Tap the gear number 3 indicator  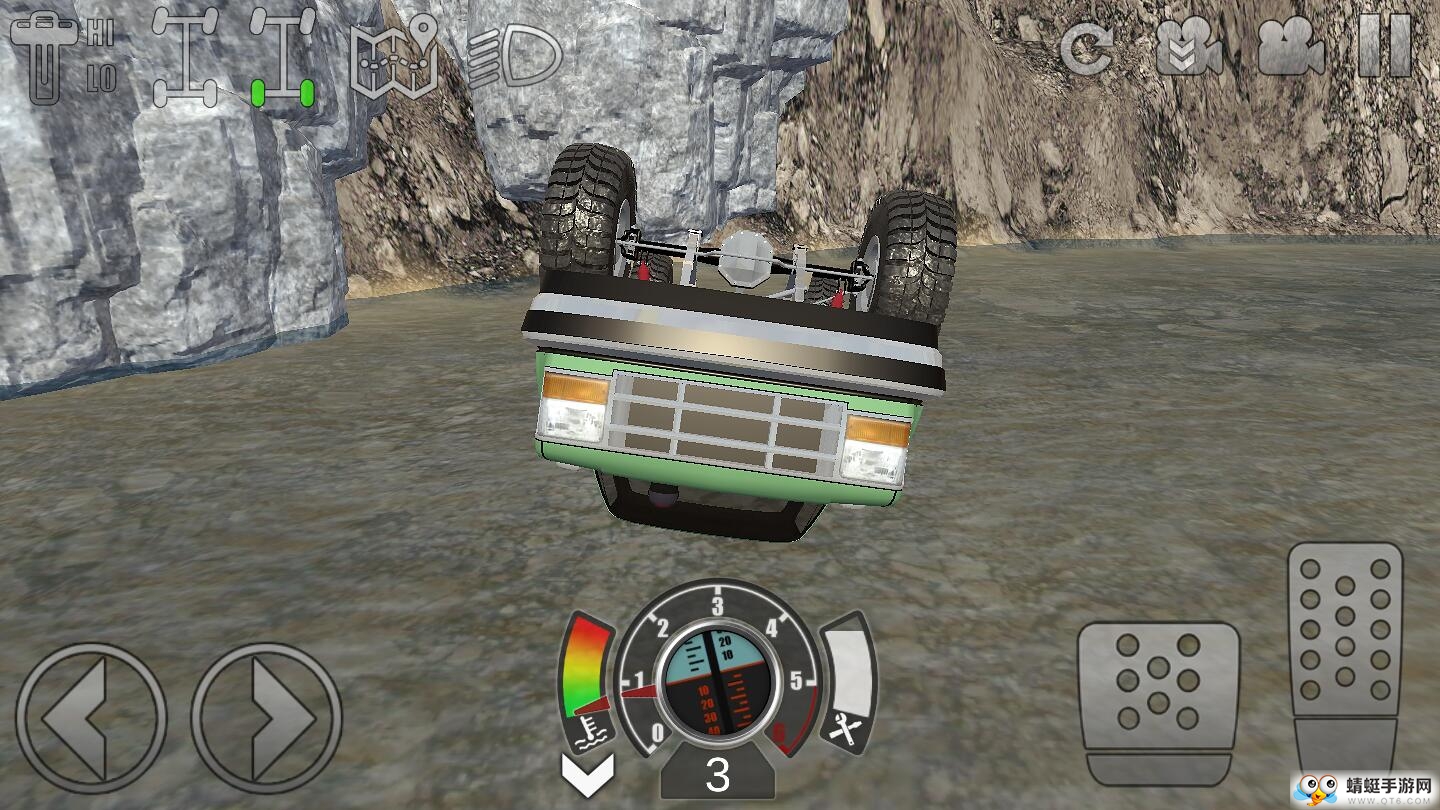pyautogui.click(x=717, y=776)
